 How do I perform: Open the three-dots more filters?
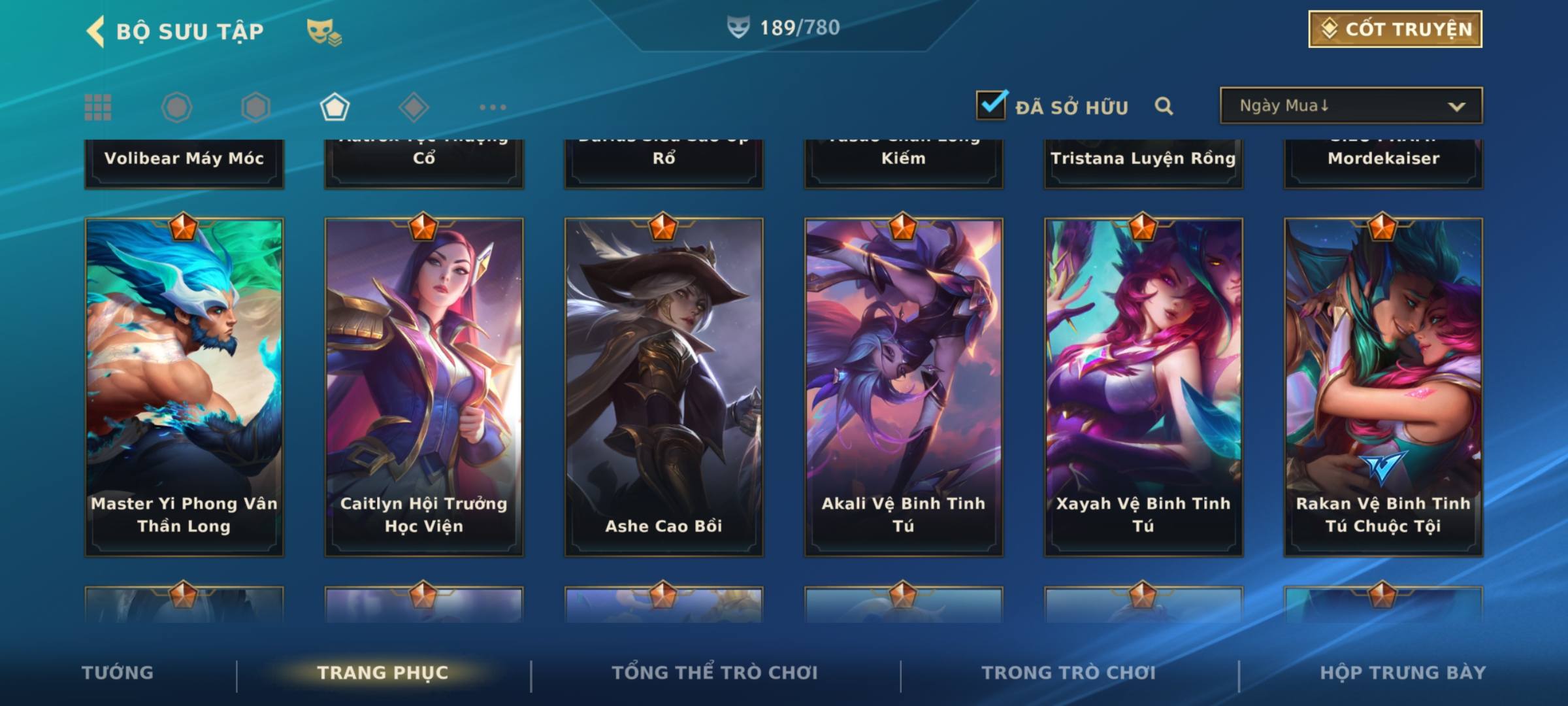(493, 107)
